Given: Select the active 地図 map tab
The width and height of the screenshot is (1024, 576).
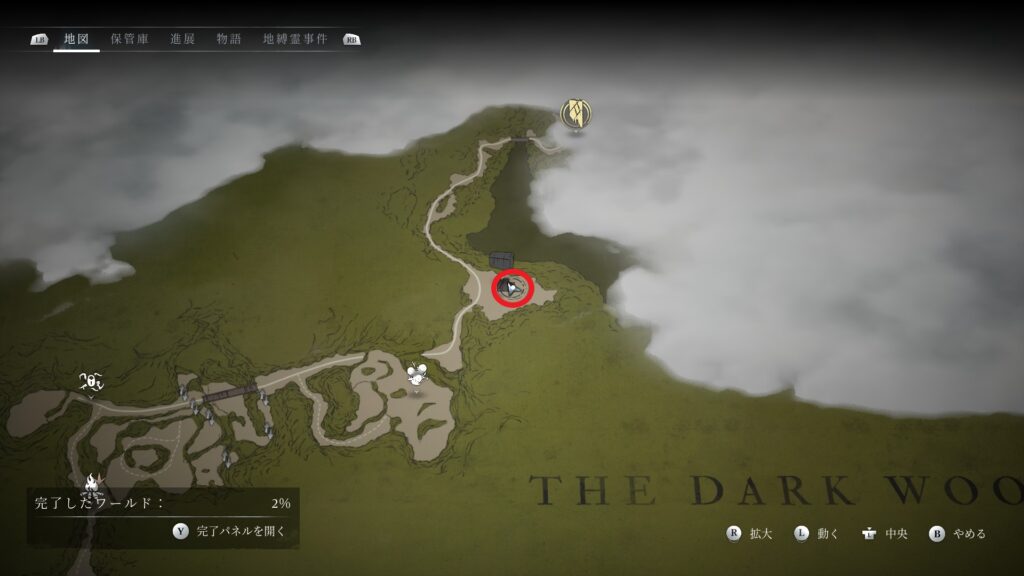Looking at the screenshot, I should click(76, 40).
